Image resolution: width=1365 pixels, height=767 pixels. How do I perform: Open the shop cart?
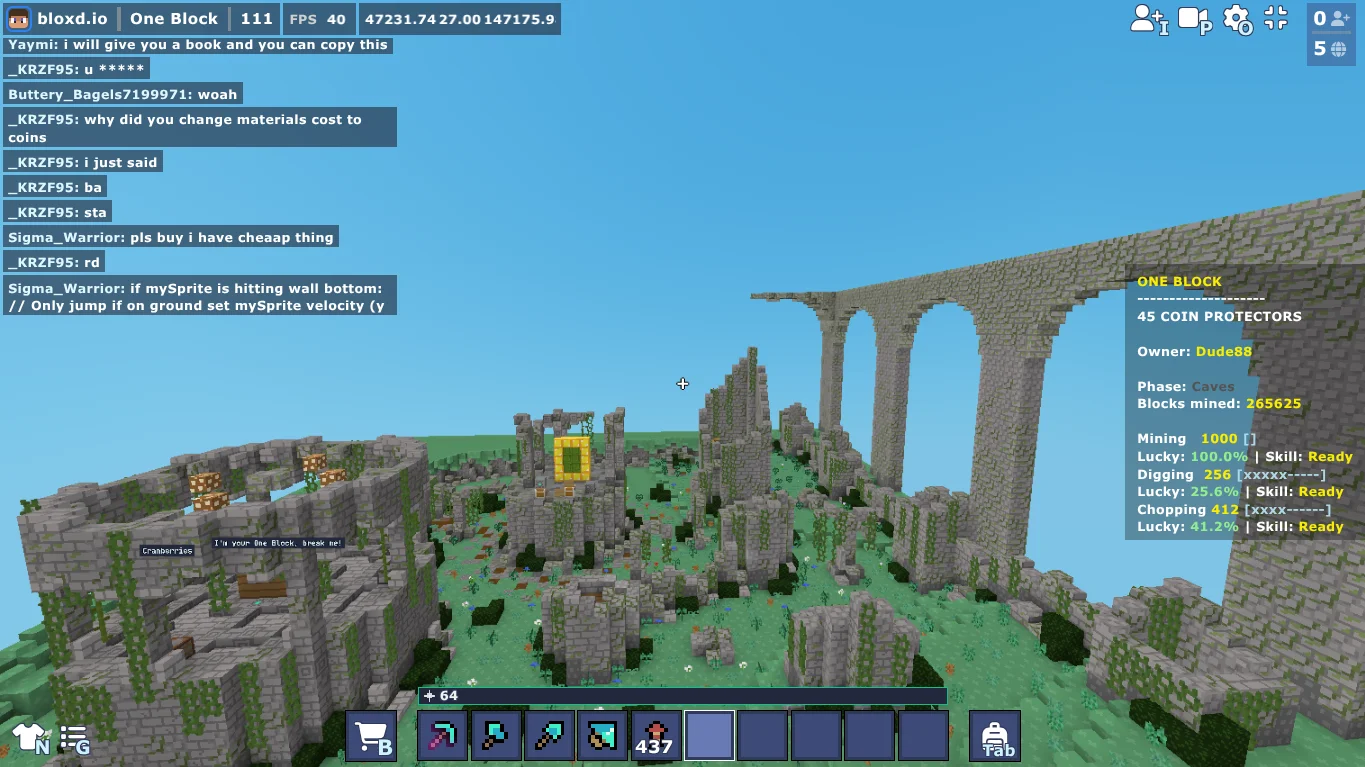(x=370, y=734)
